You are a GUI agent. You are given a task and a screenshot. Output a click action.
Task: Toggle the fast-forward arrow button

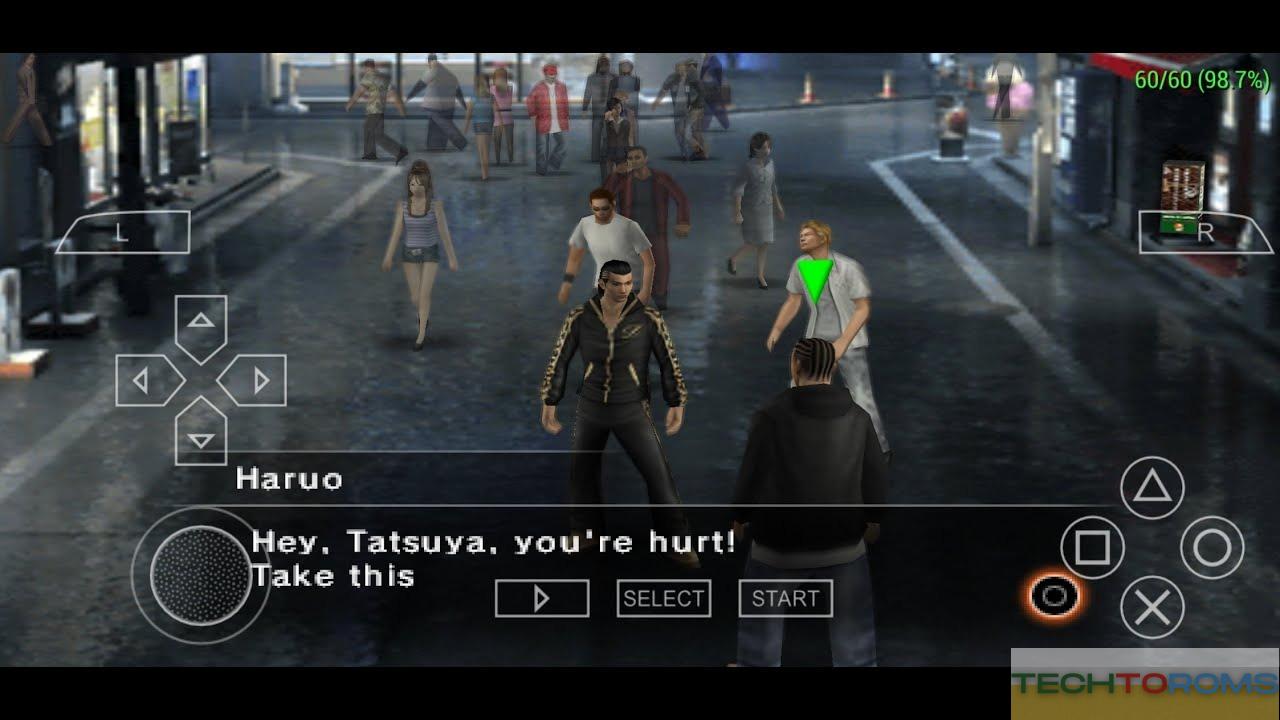pyautogui.click(x=542, y=598)
